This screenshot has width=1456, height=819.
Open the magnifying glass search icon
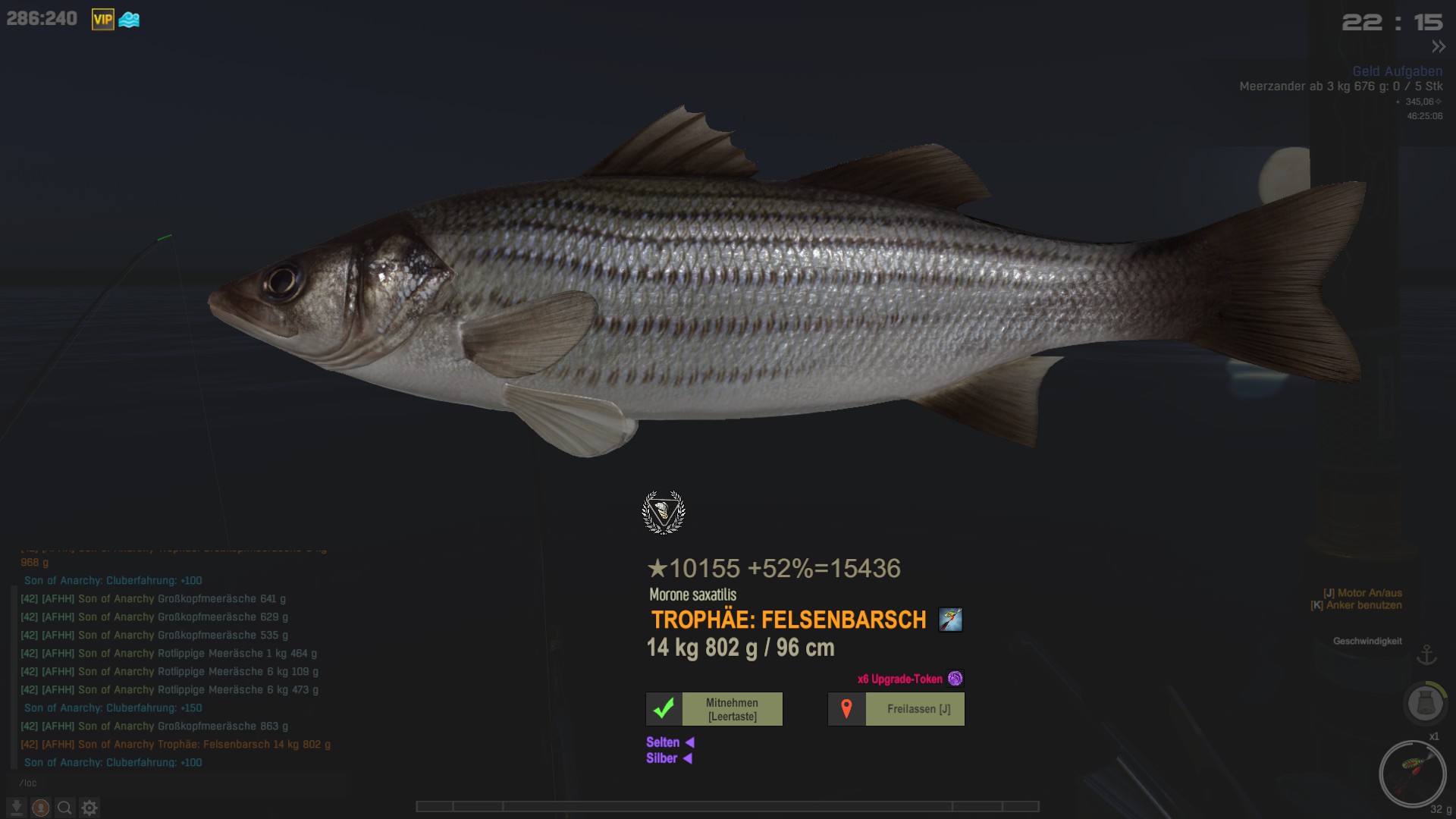click(x=65, y=808)
